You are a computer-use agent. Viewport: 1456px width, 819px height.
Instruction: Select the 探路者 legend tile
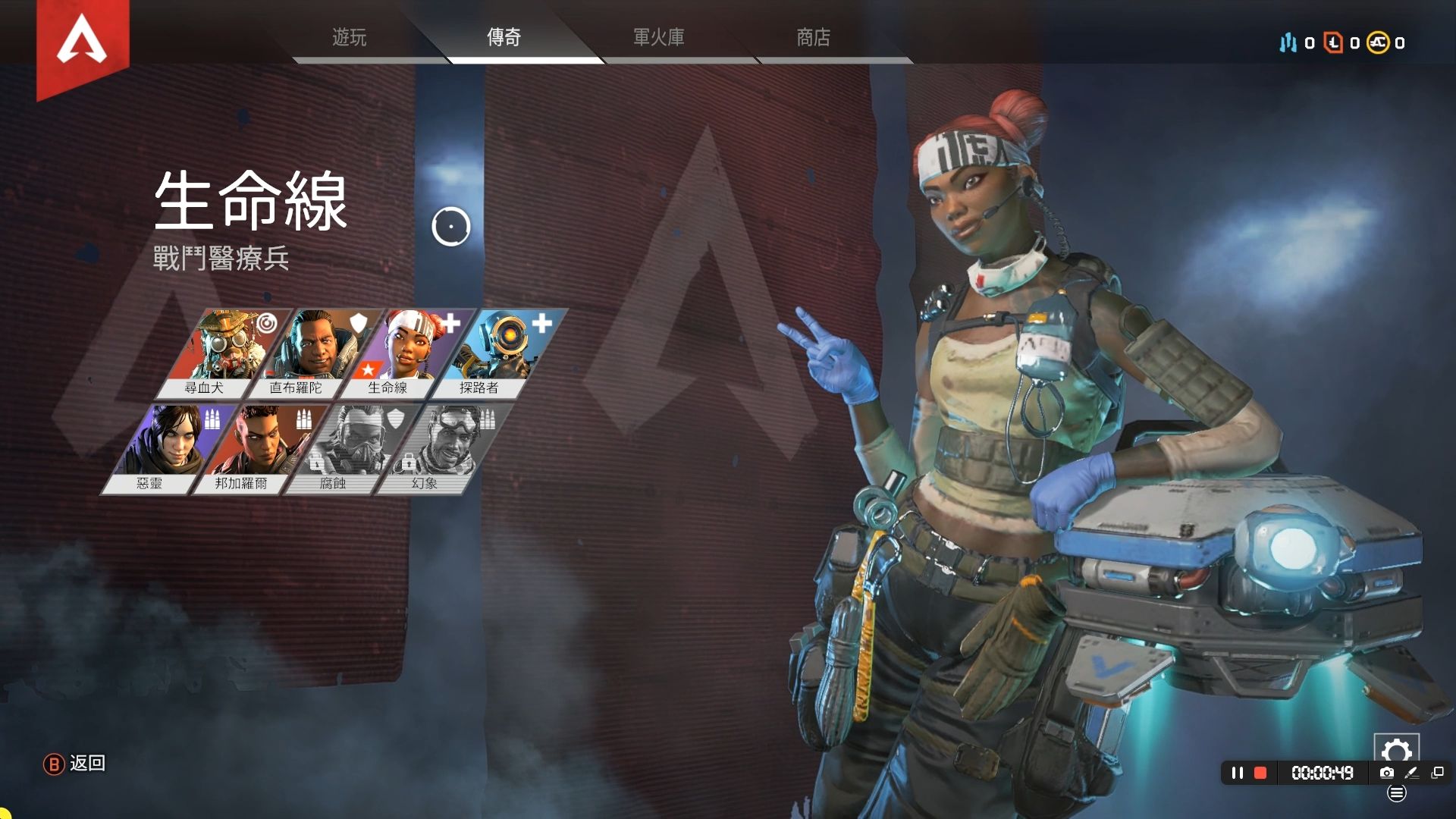[491, 353]
